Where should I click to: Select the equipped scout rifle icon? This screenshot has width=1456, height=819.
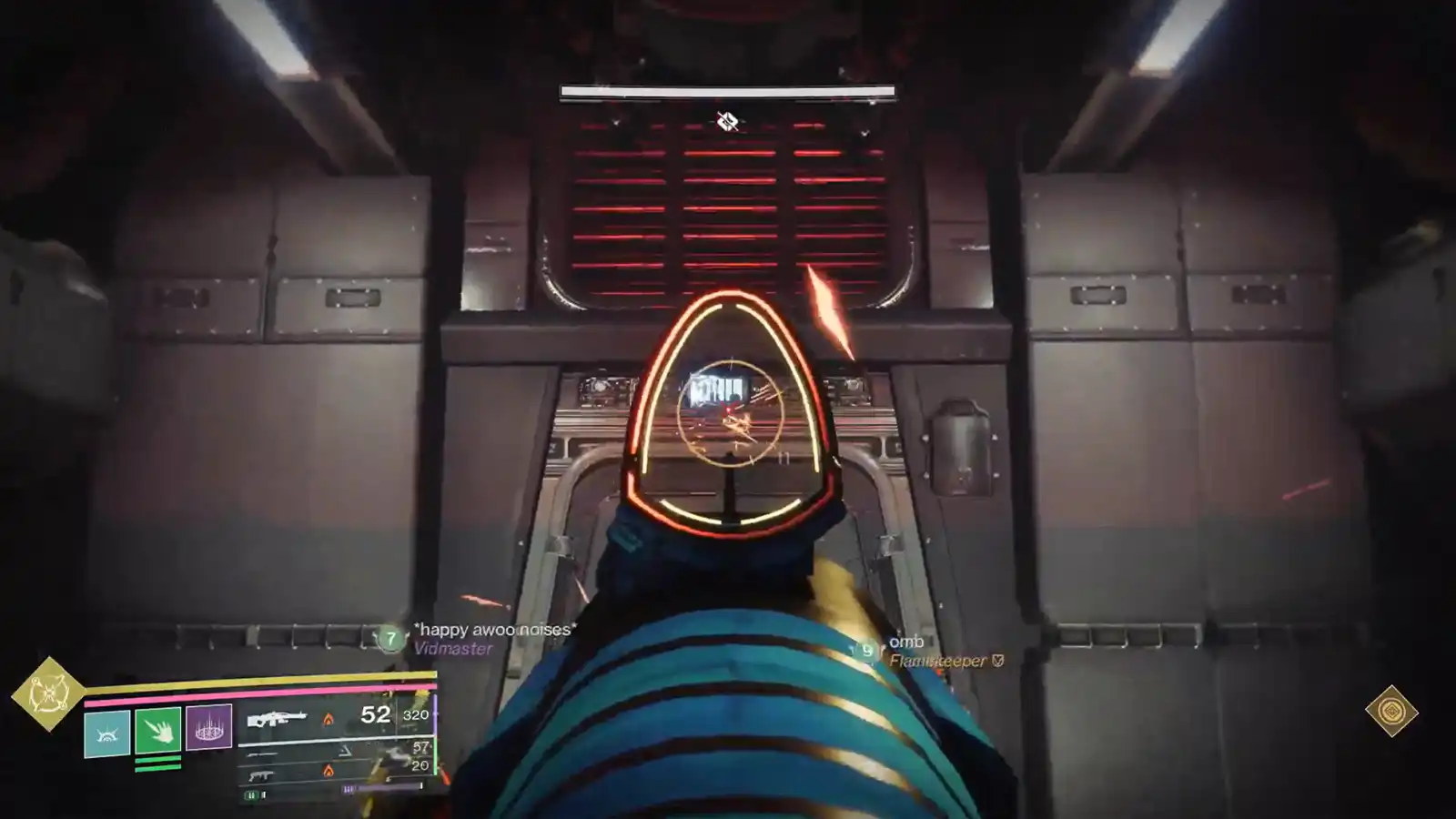click(278, 718)
